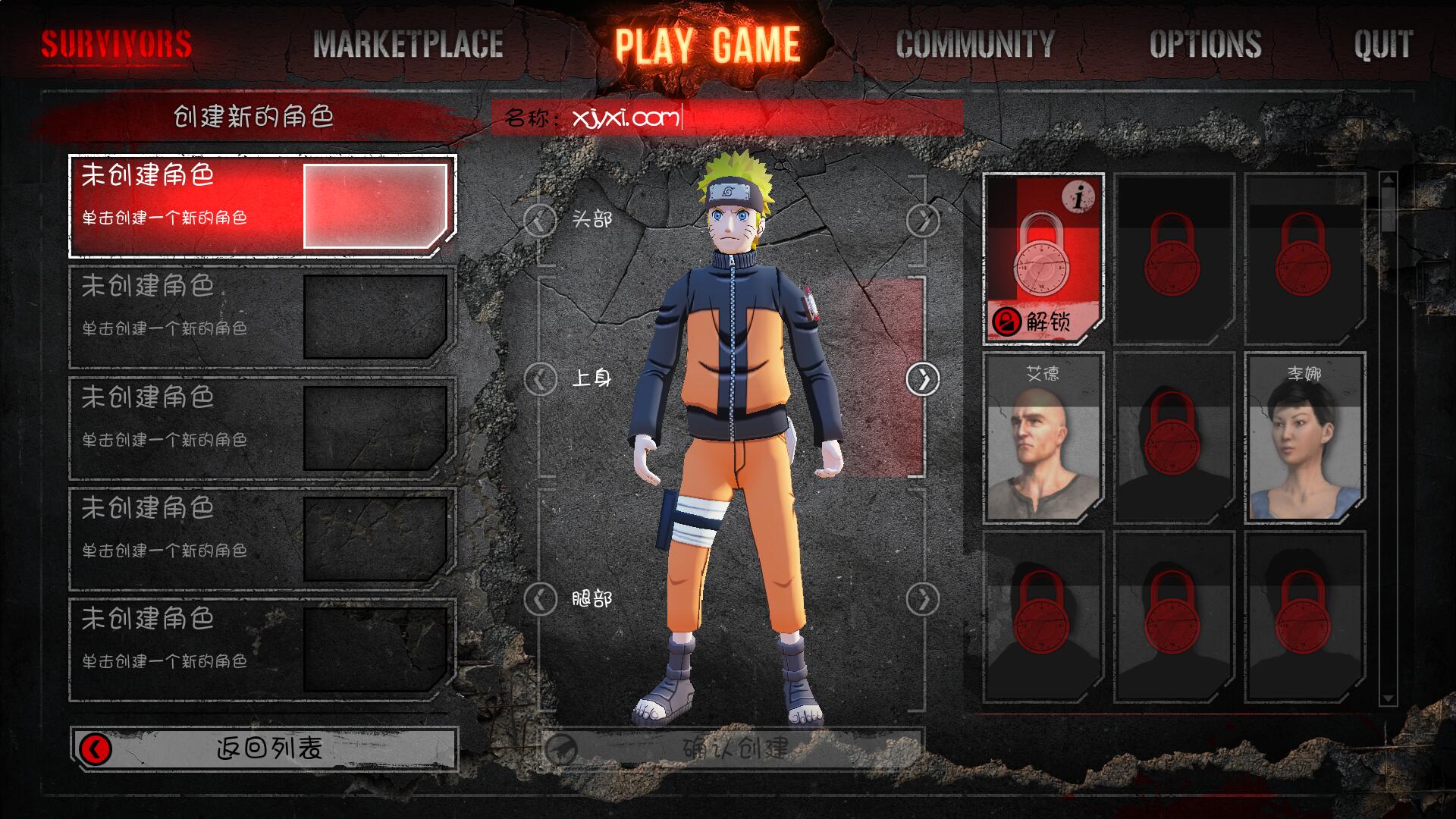Switch to next upper body (上身) option
Viewport: 1456px width, 819px height.
click(923, 378)
